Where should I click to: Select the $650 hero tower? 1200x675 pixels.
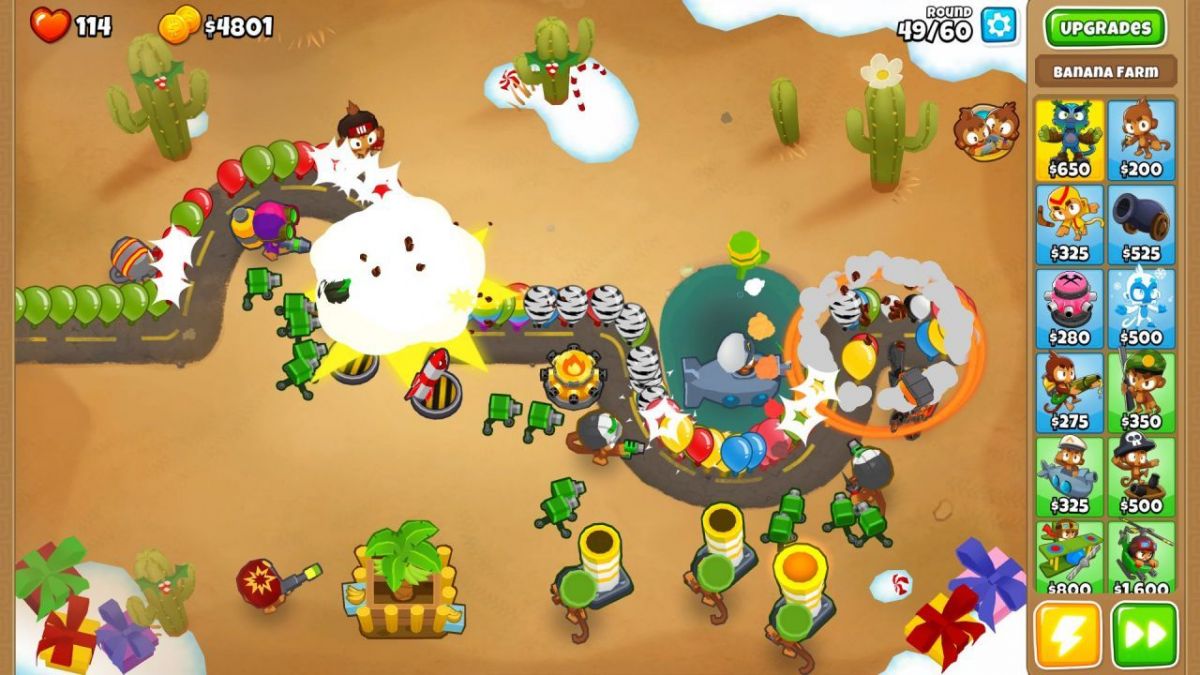1069,138
